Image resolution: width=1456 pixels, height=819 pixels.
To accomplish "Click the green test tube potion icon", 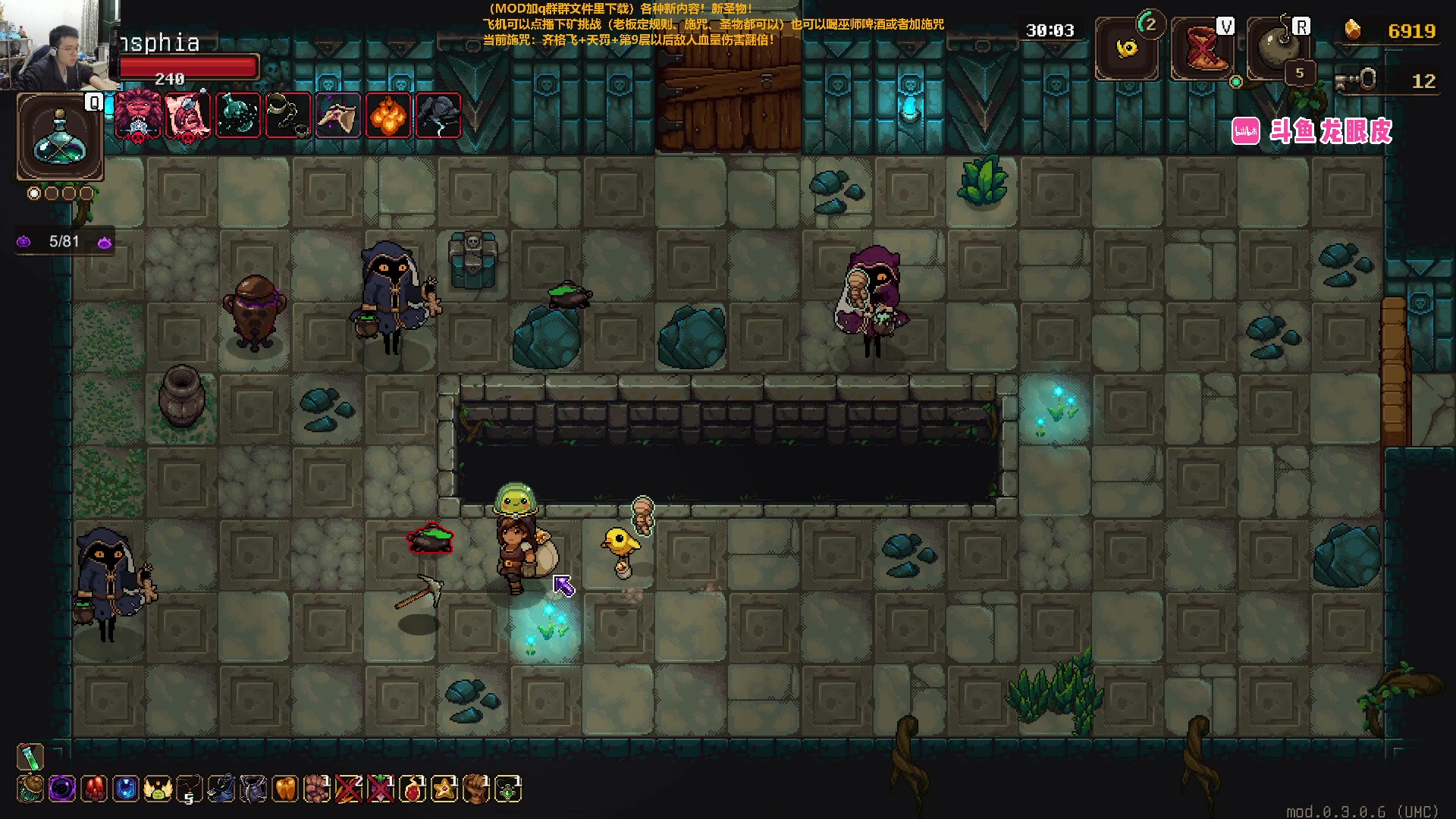I will 30,756.
